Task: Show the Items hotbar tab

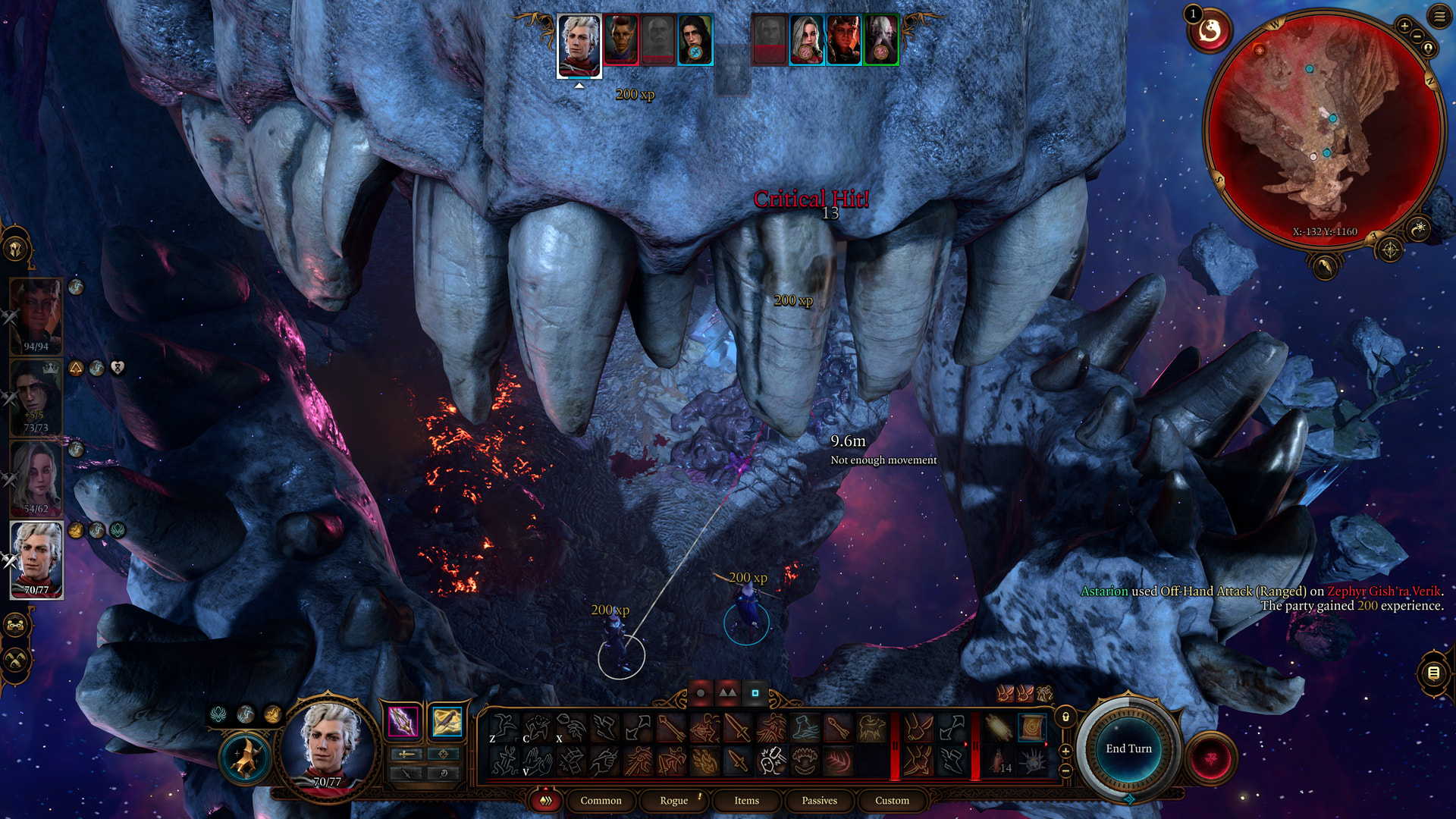Action: click(x=746, y=800)
